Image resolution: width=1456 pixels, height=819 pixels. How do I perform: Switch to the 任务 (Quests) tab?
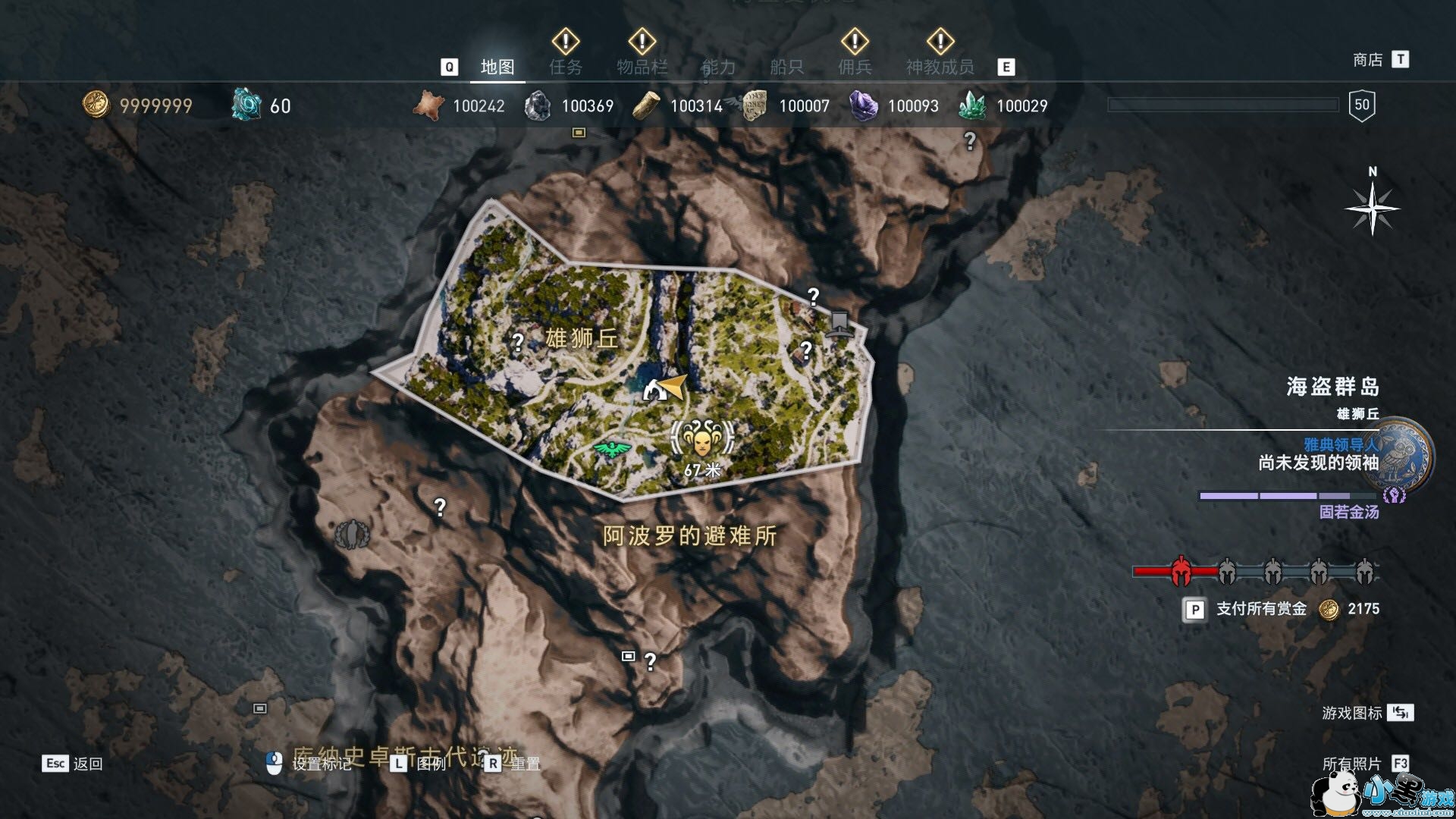566,67
